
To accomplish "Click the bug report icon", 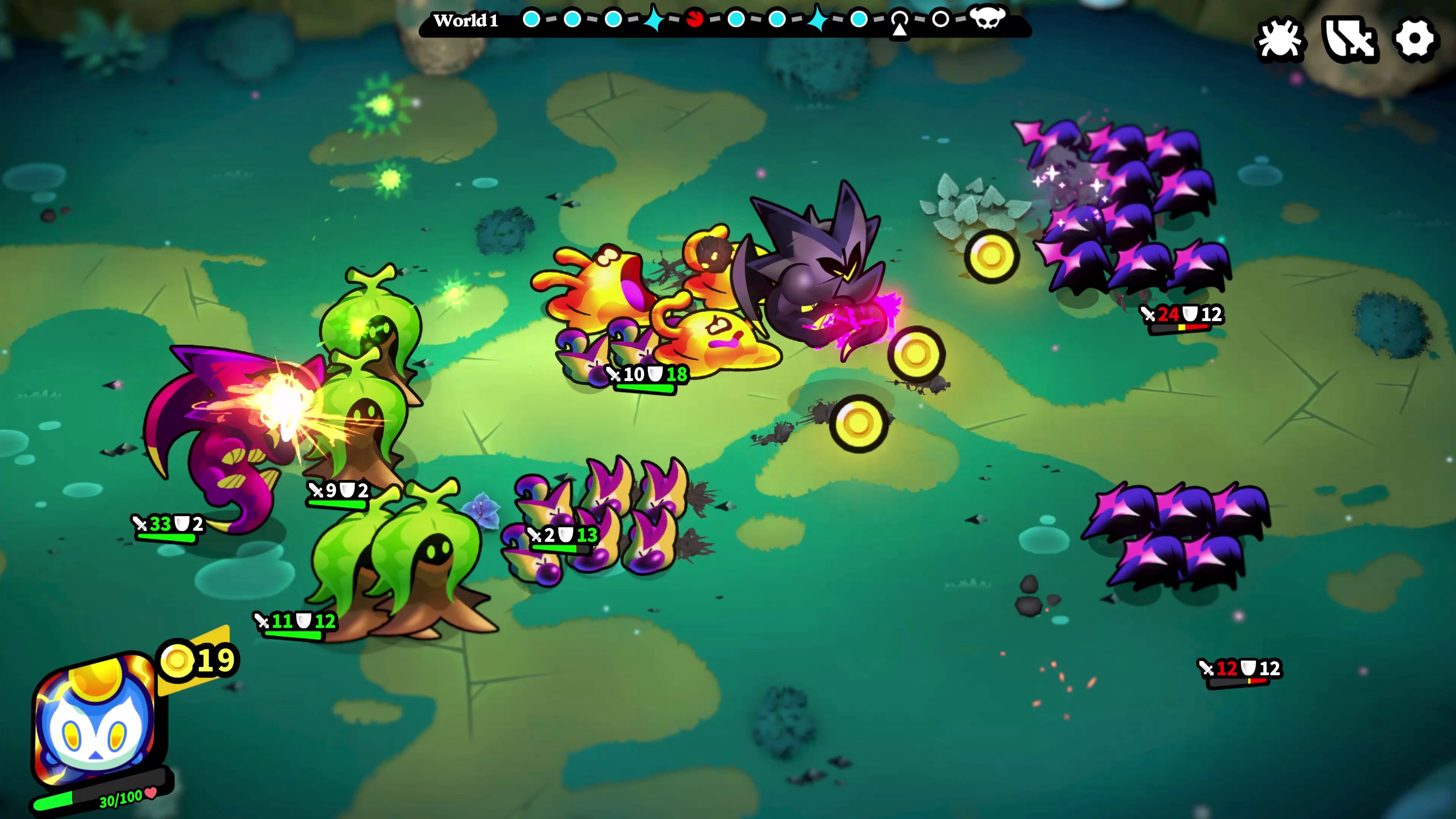I will (1280, 39).
